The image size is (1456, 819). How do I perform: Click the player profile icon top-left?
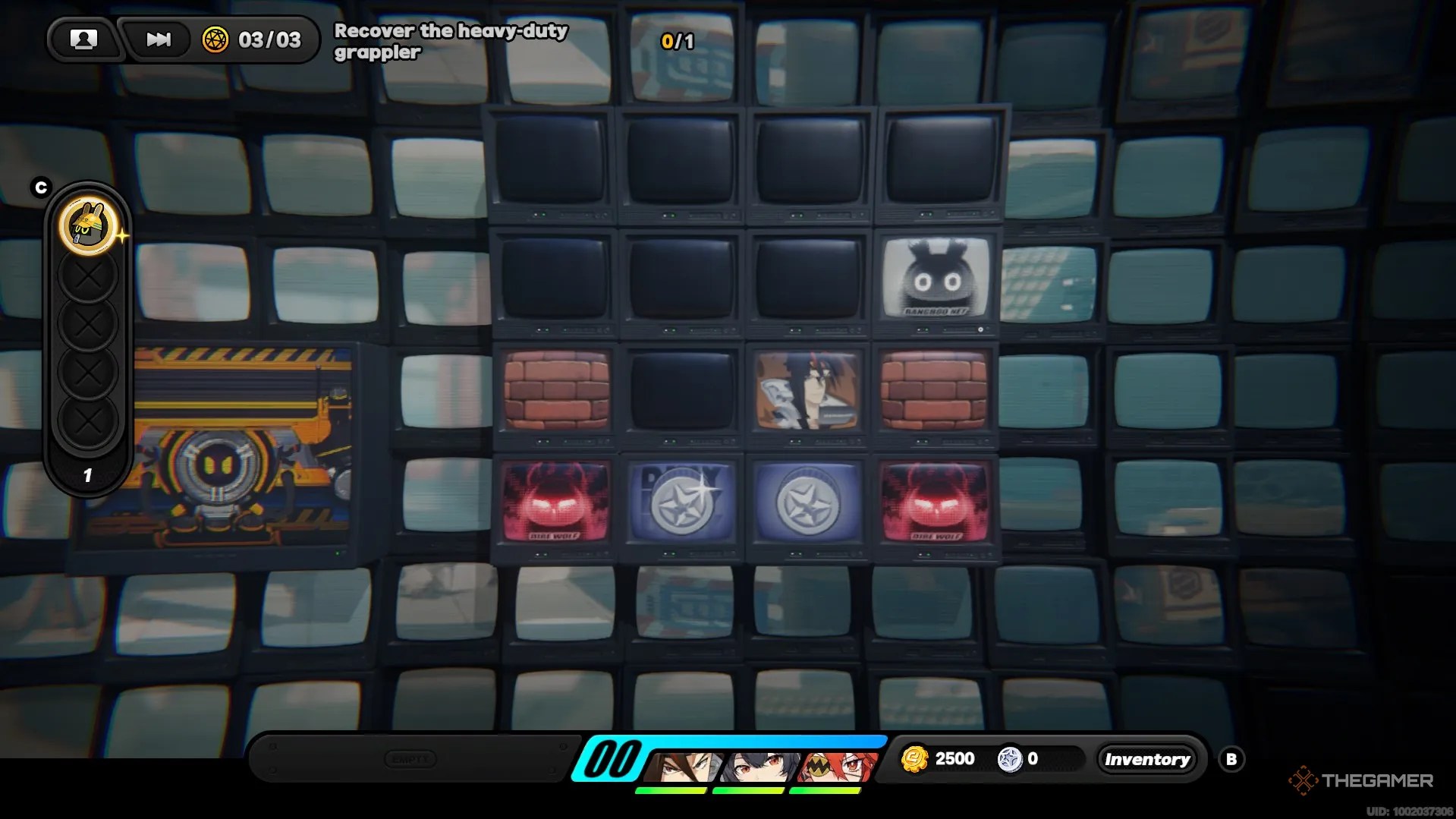[x=83, y=39]
